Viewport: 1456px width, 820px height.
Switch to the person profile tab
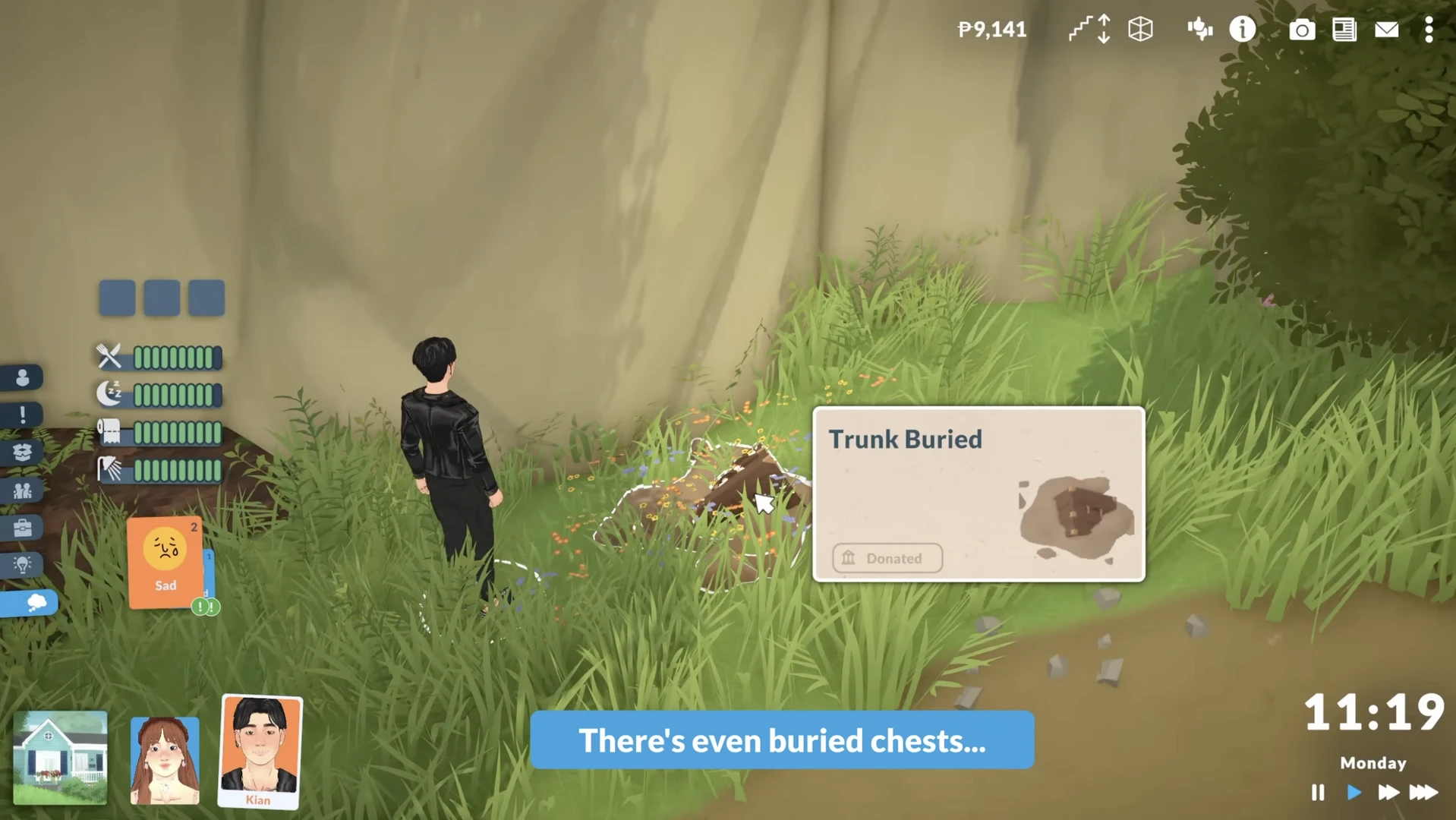[x=22, y=377]
